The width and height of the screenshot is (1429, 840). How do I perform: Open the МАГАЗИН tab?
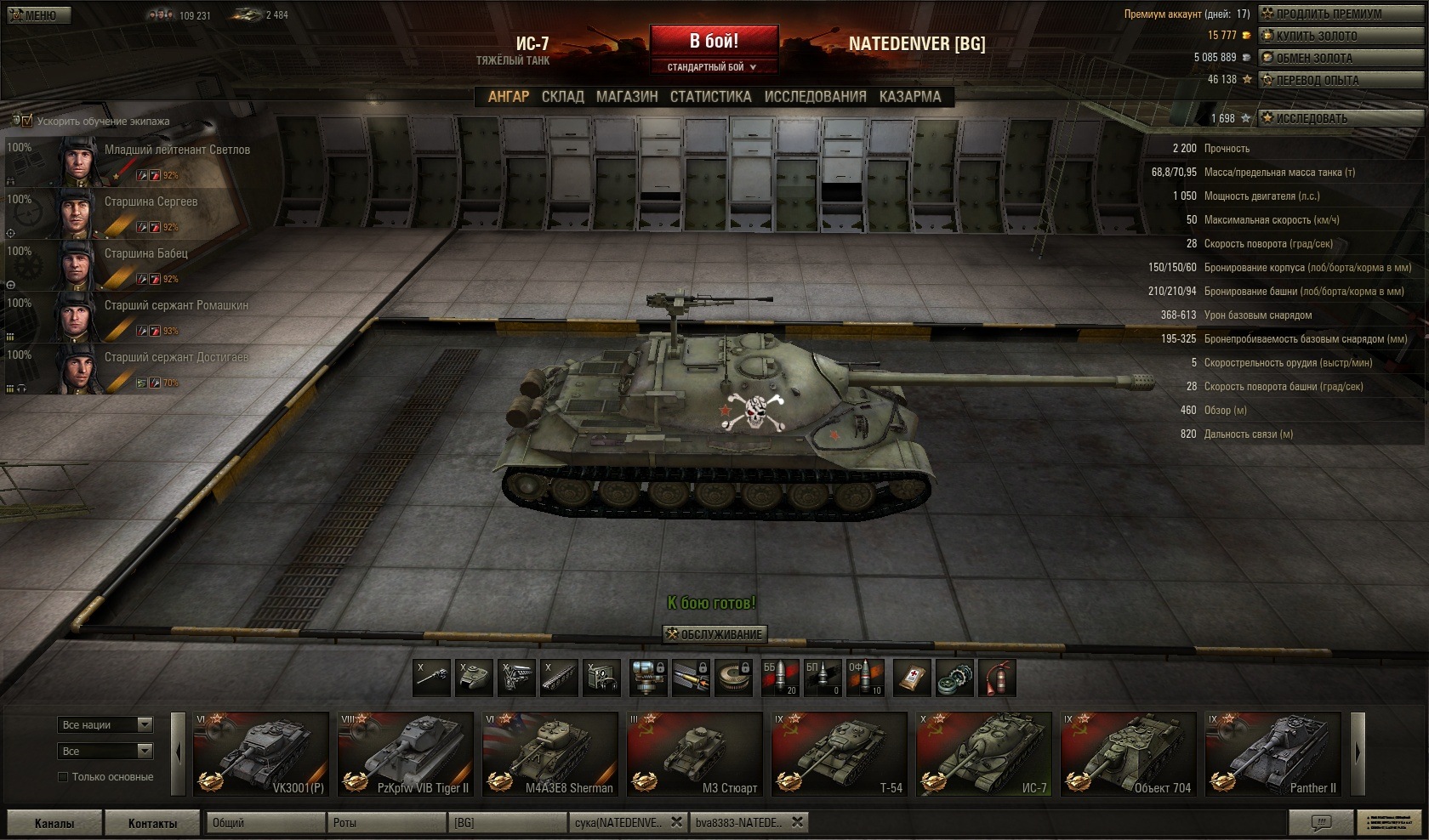[627, 97]
